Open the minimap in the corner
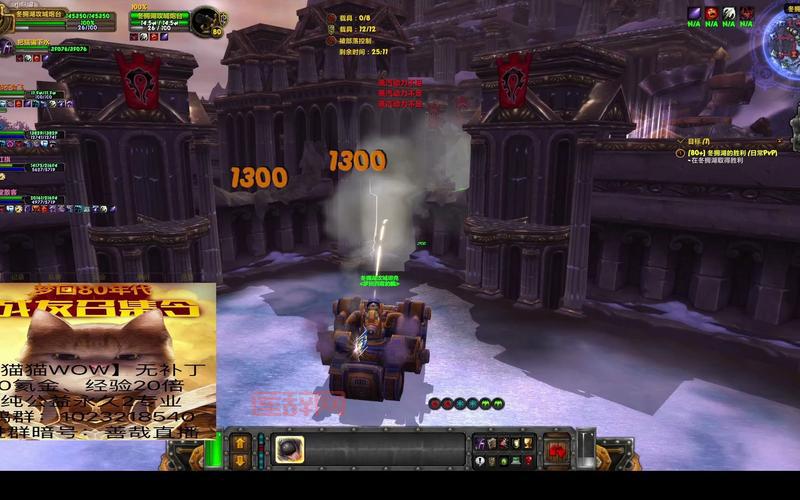 [x=783, y=40]
